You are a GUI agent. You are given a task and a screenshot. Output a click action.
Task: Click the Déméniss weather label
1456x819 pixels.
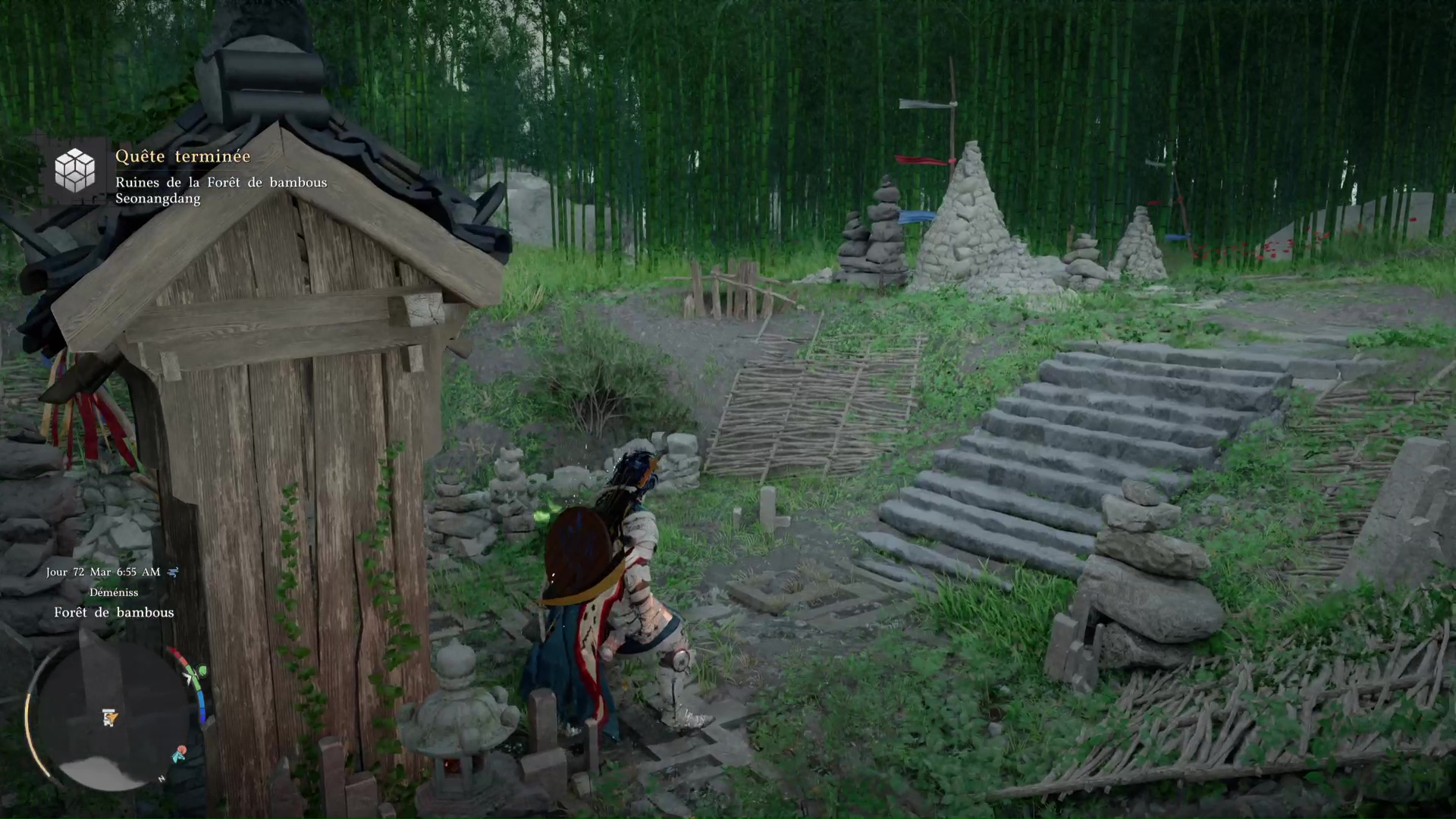[115, 593]
